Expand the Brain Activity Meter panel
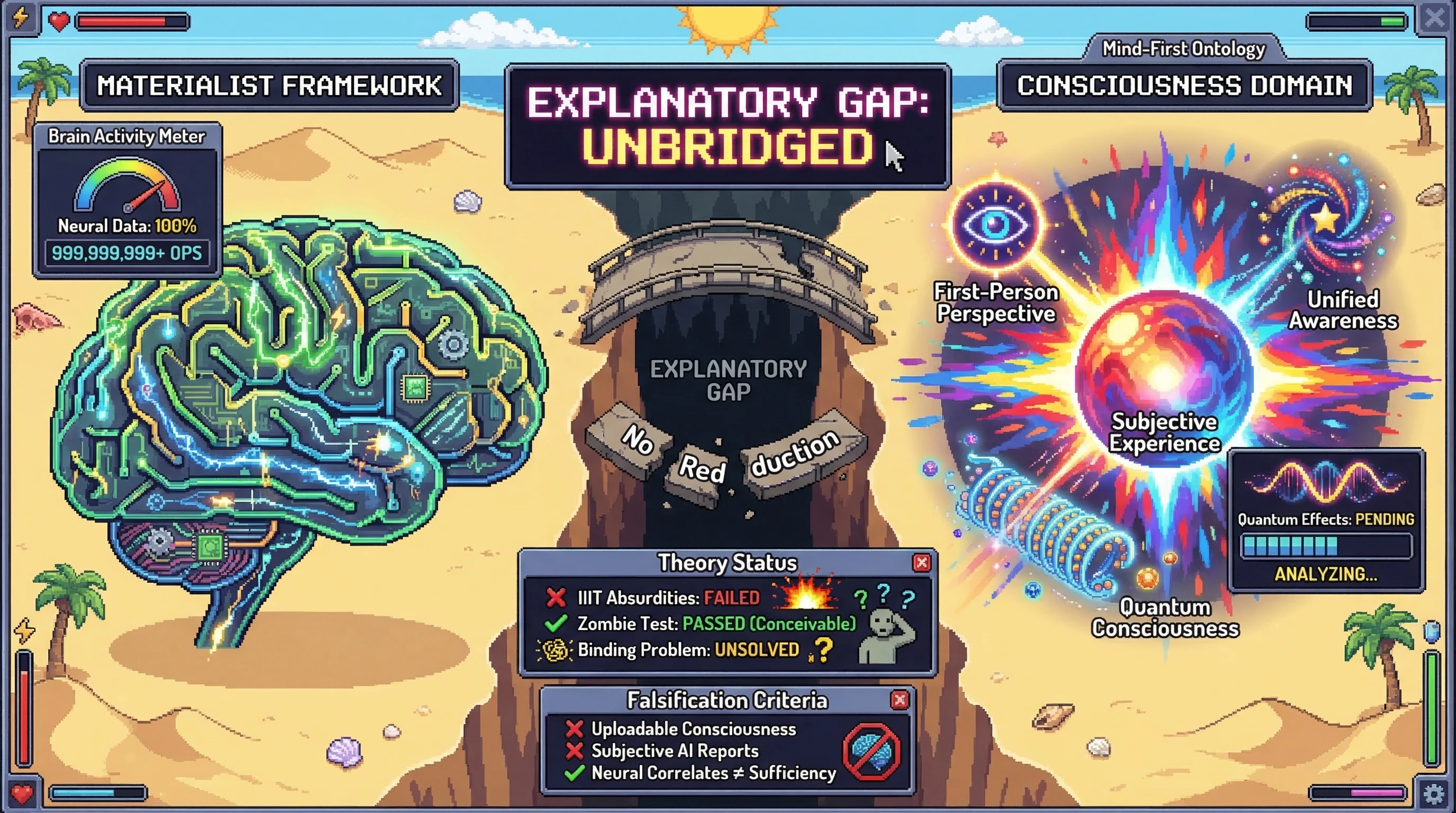Screen dimensions: 1456x813 click(125, 136)
